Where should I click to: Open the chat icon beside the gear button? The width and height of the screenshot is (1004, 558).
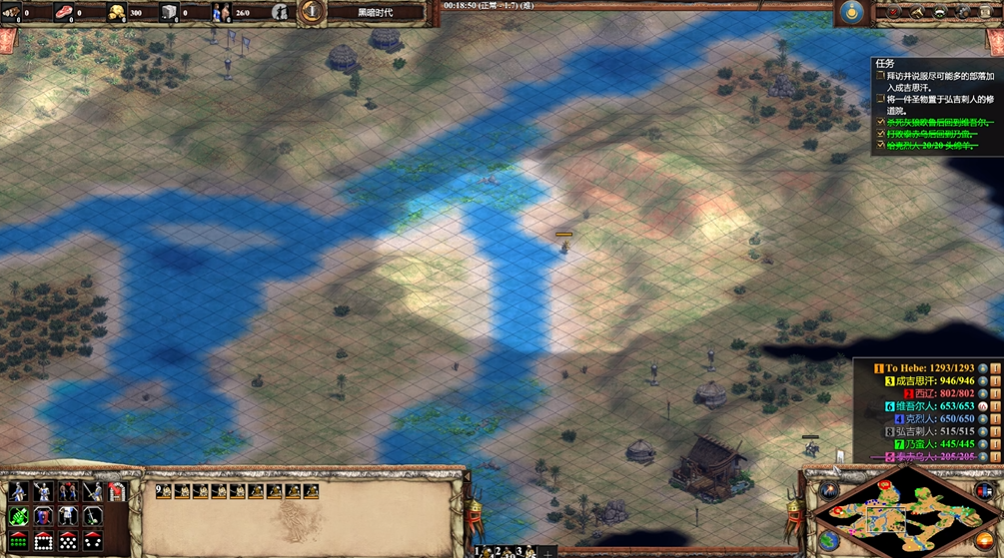tap(940, 12)
